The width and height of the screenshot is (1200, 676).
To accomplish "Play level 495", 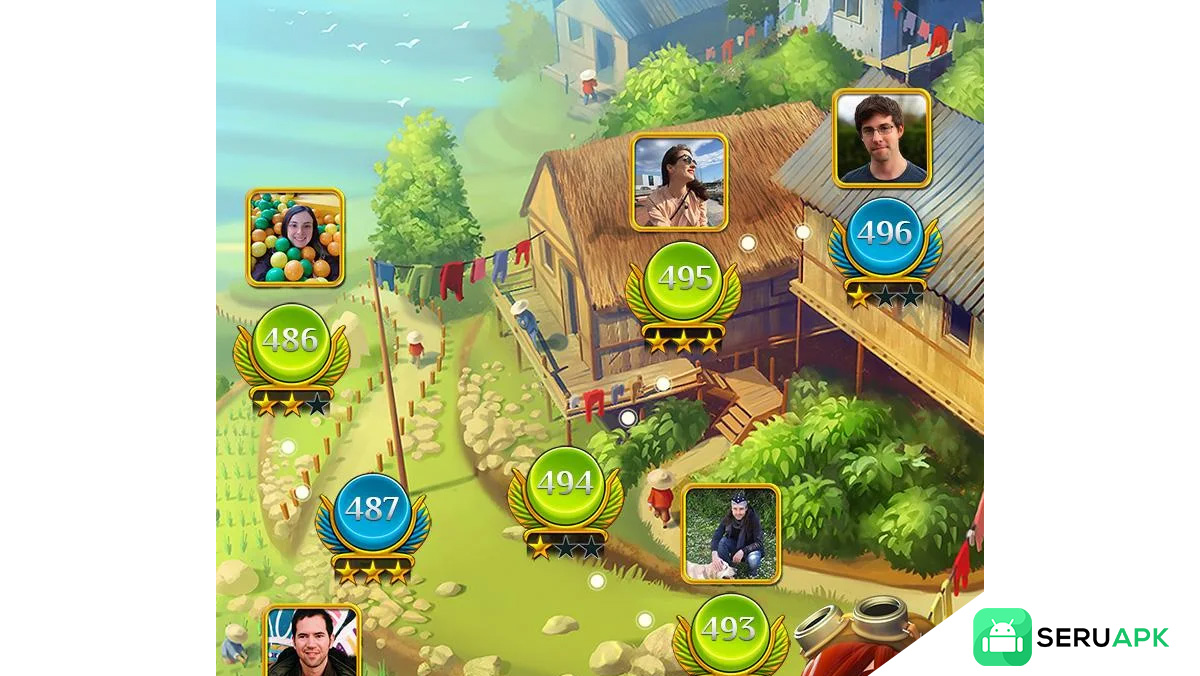I will tap(684, 280).
